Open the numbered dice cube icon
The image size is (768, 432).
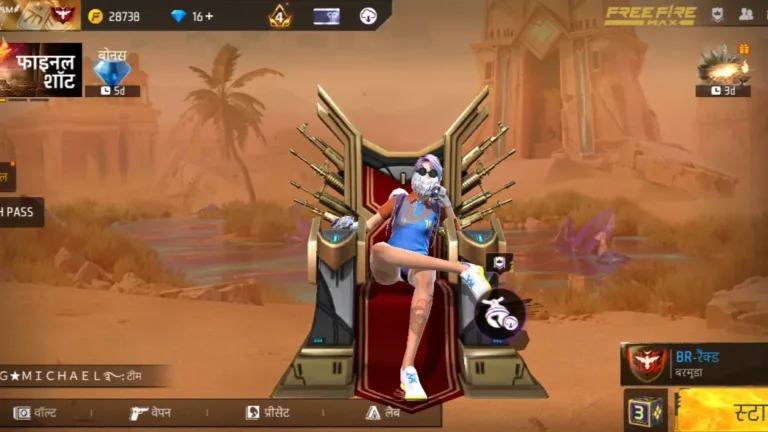click(x=644, y=410)
